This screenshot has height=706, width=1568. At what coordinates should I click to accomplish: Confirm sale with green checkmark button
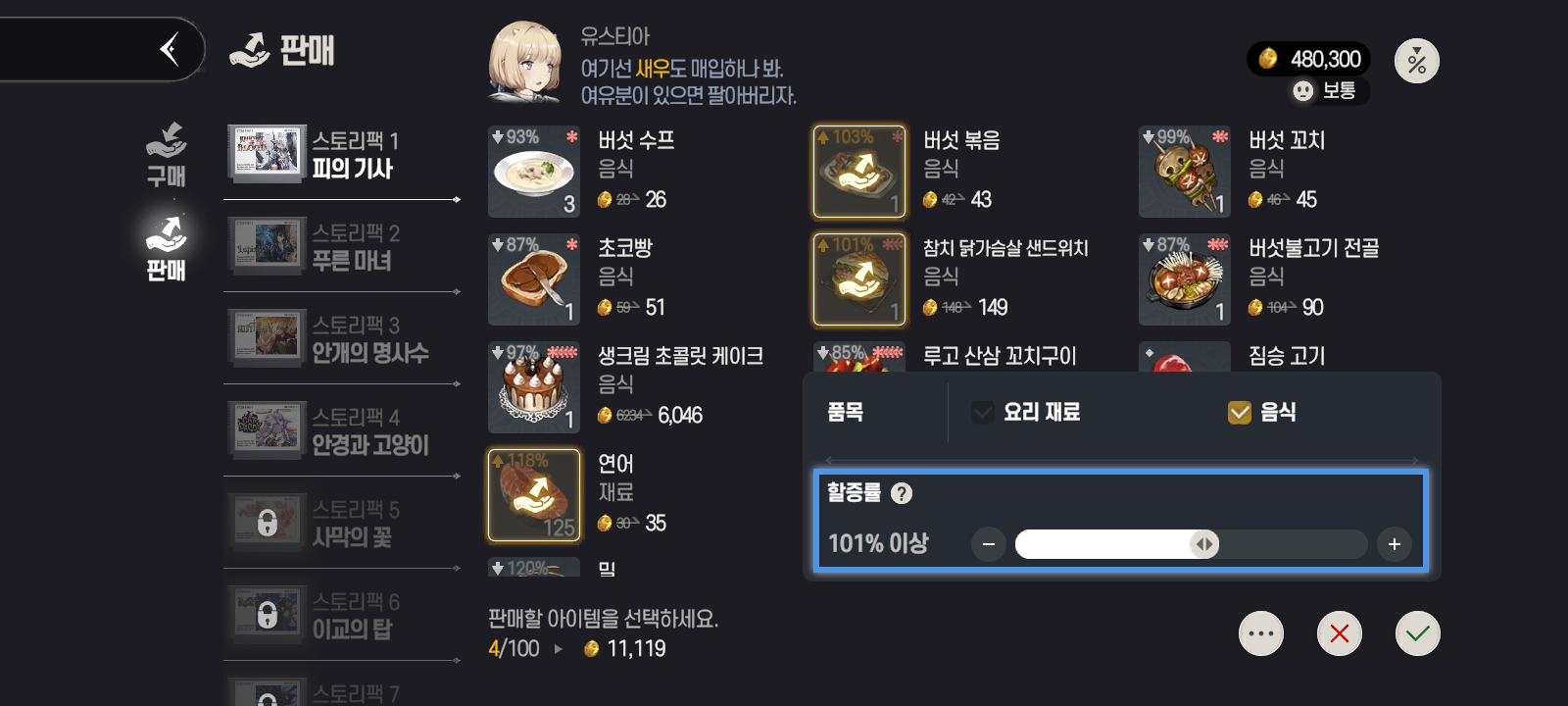point(1418,633)
